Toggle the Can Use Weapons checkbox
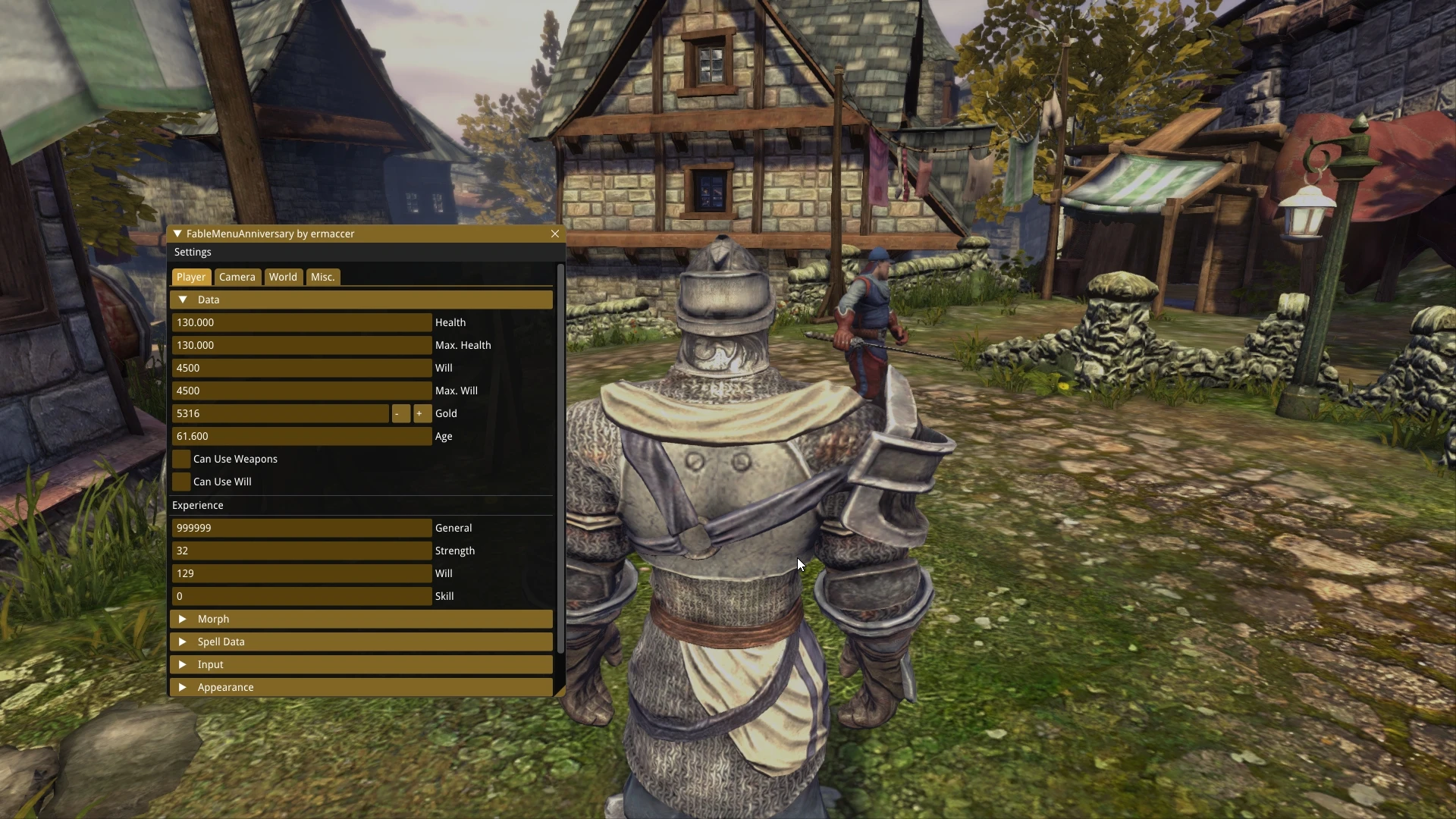The height and width of the screenshot is (819, 1456). pos(181,459)
